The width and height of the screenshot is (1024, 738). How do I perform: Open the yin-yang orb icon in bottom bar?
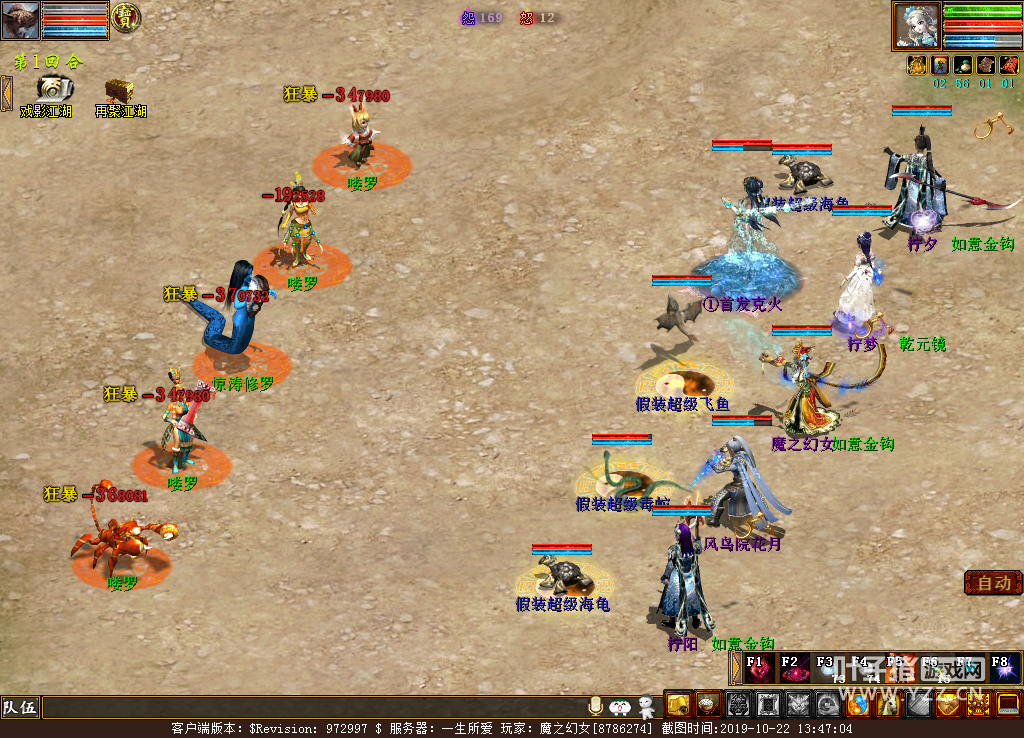pyautogui.click(x=857, y=705)
